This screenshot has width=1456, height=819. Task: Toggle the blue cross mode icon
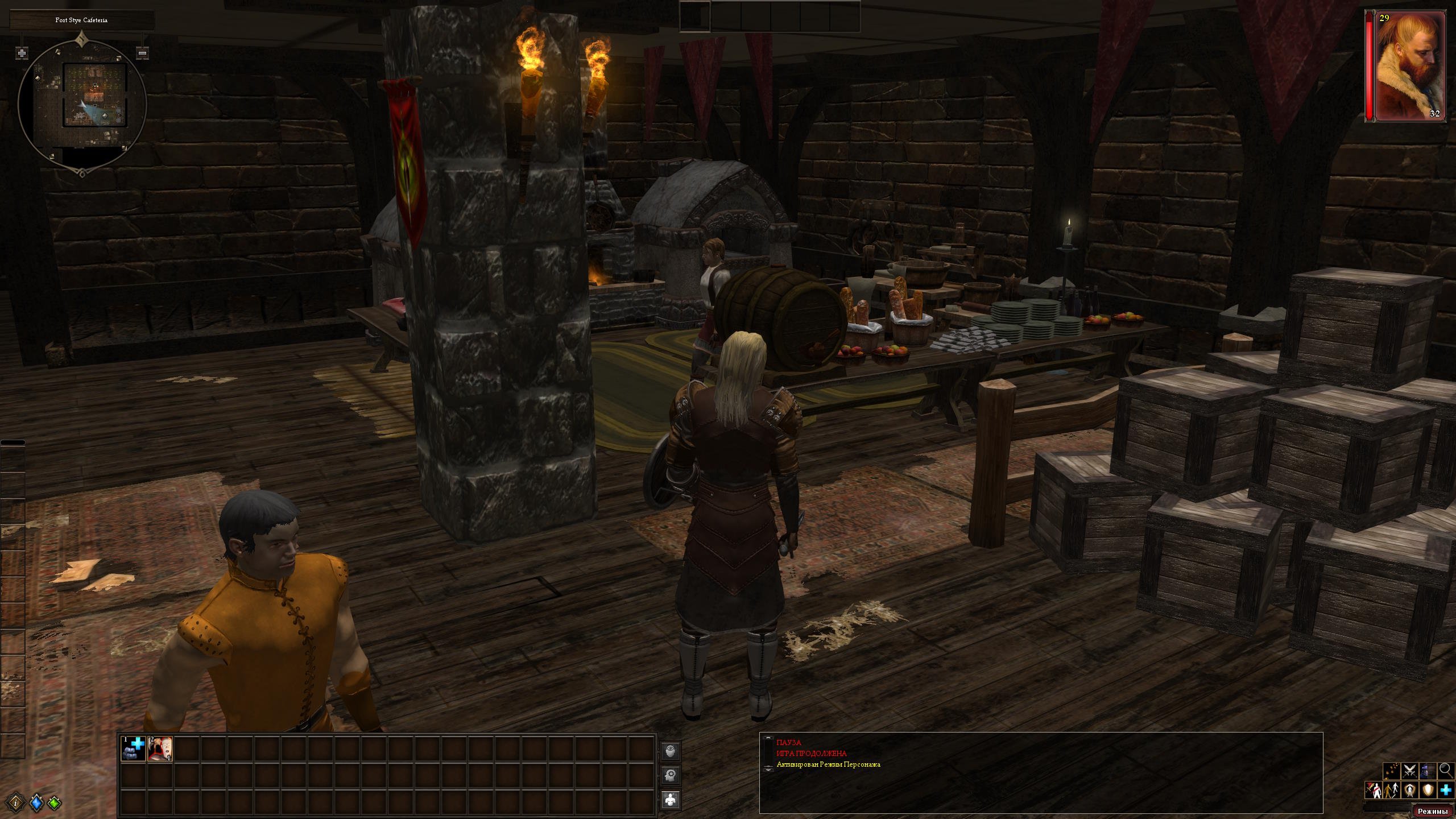click(1446, 790)
